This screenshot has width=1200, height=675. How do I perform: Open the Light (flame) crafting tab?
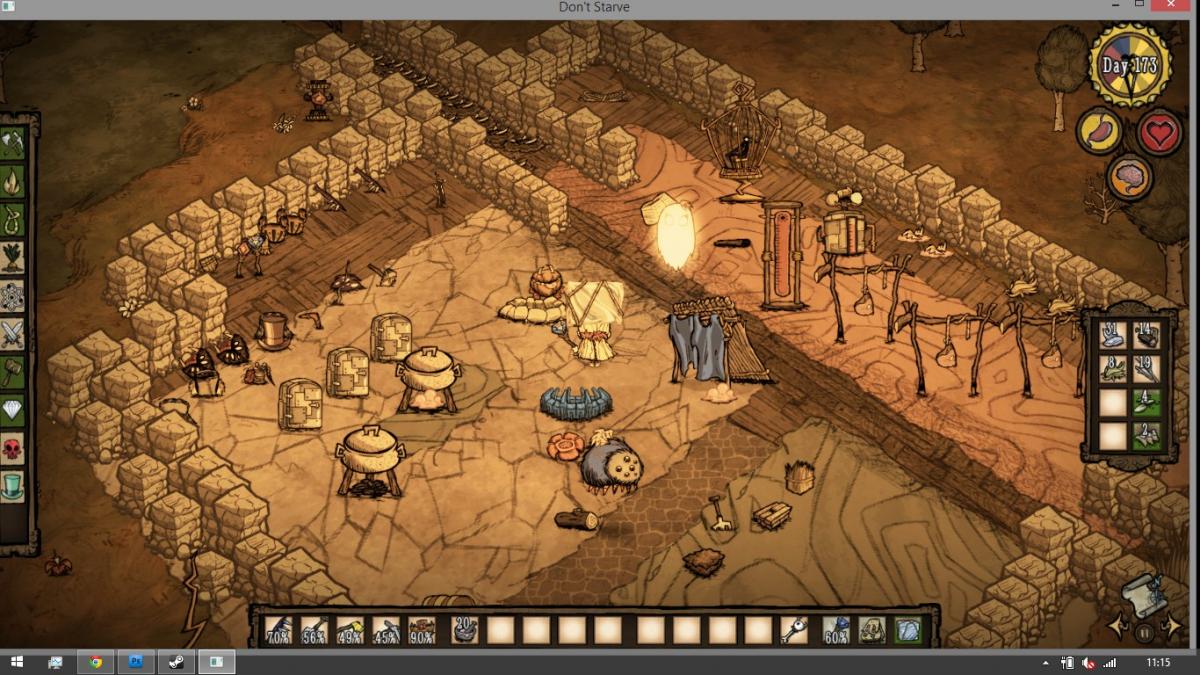(13, 181)
